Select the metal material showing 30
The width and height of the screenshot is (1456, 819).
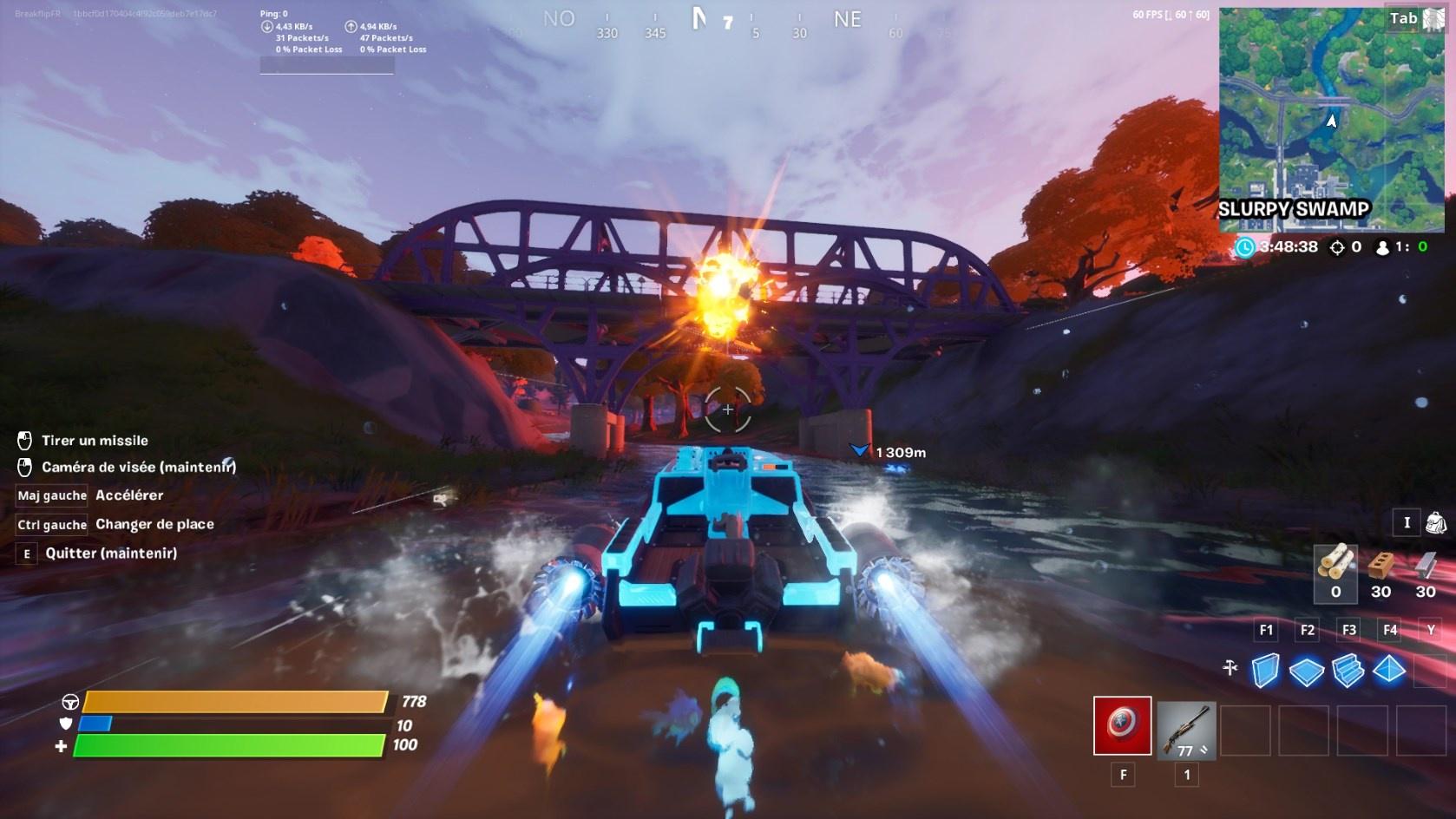(1424, 573)
